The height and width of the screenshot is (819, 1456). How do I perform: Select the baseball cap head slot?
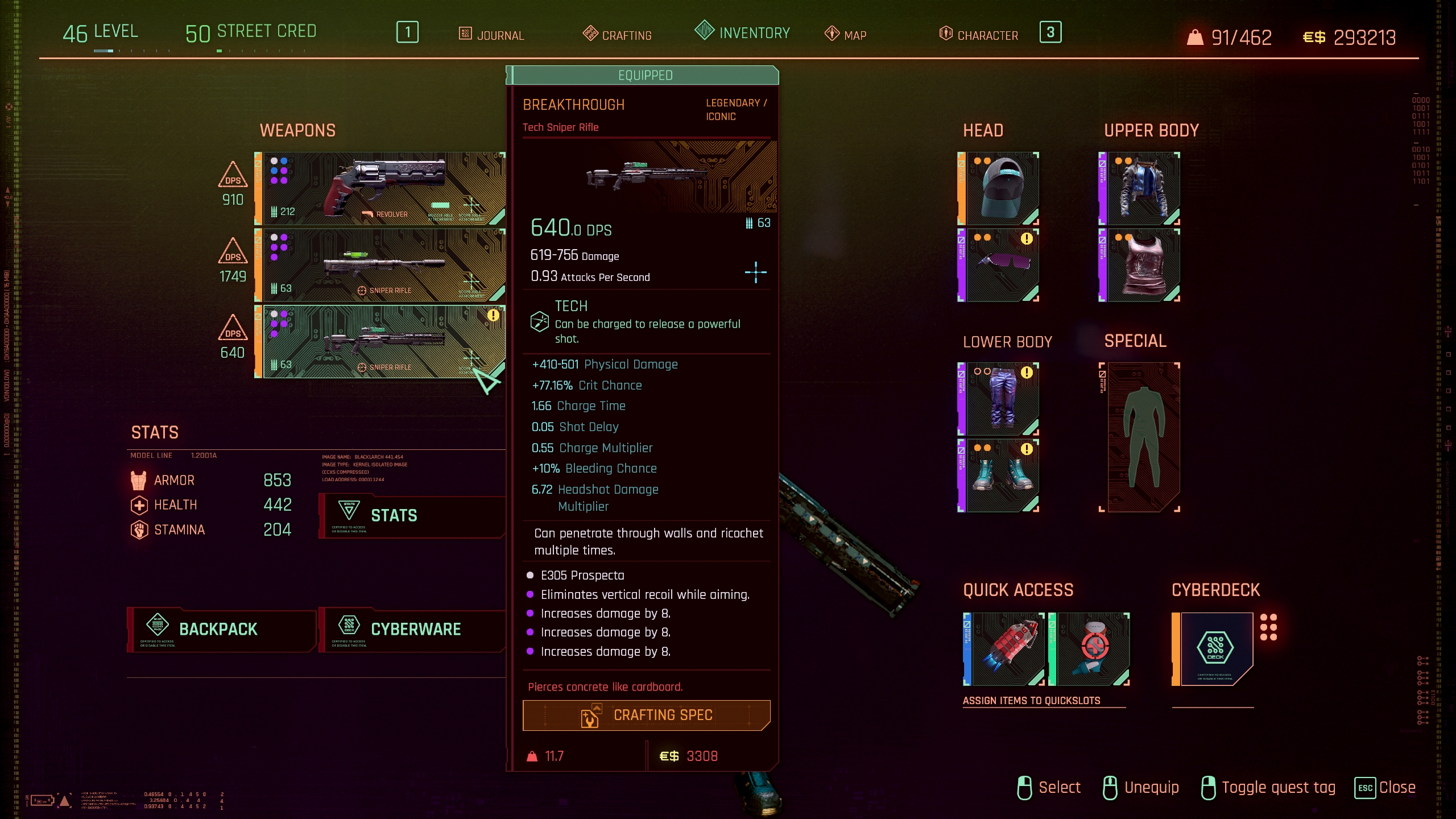pyautogui.click(x=1002, y=188)
